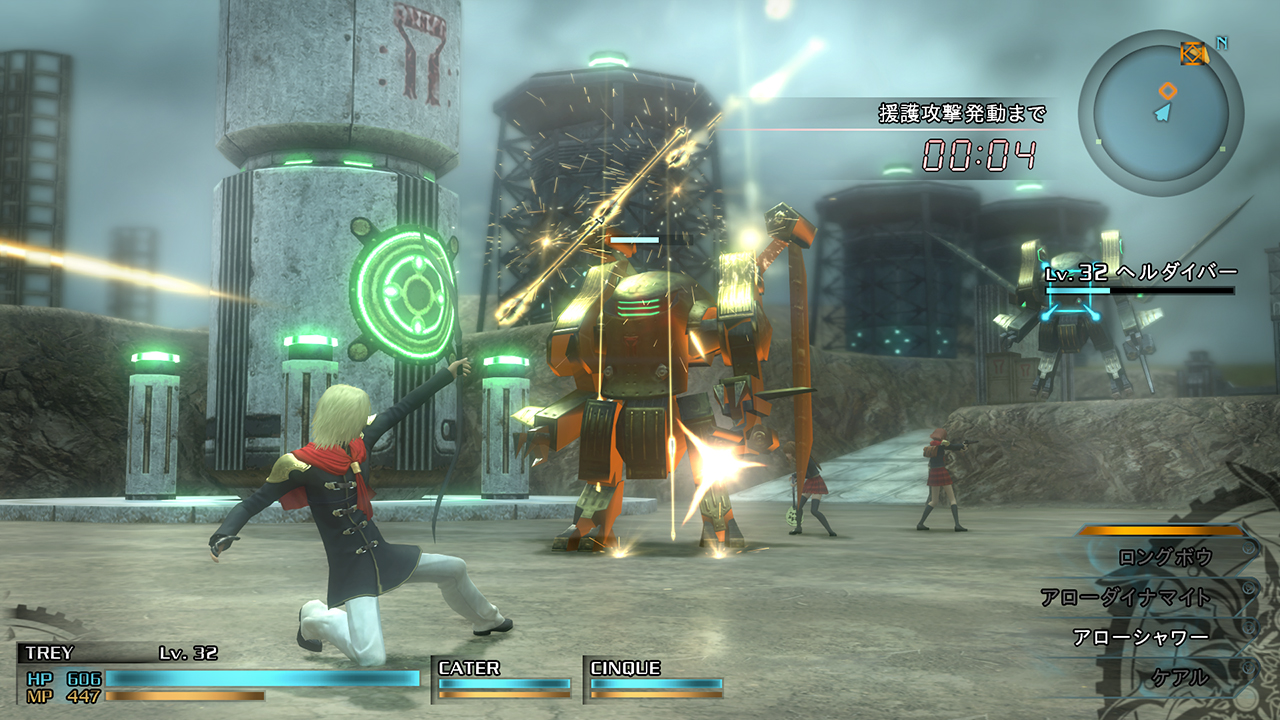Select party member CATER's panel
The image size is (1280, 720).
coord(504,677)
